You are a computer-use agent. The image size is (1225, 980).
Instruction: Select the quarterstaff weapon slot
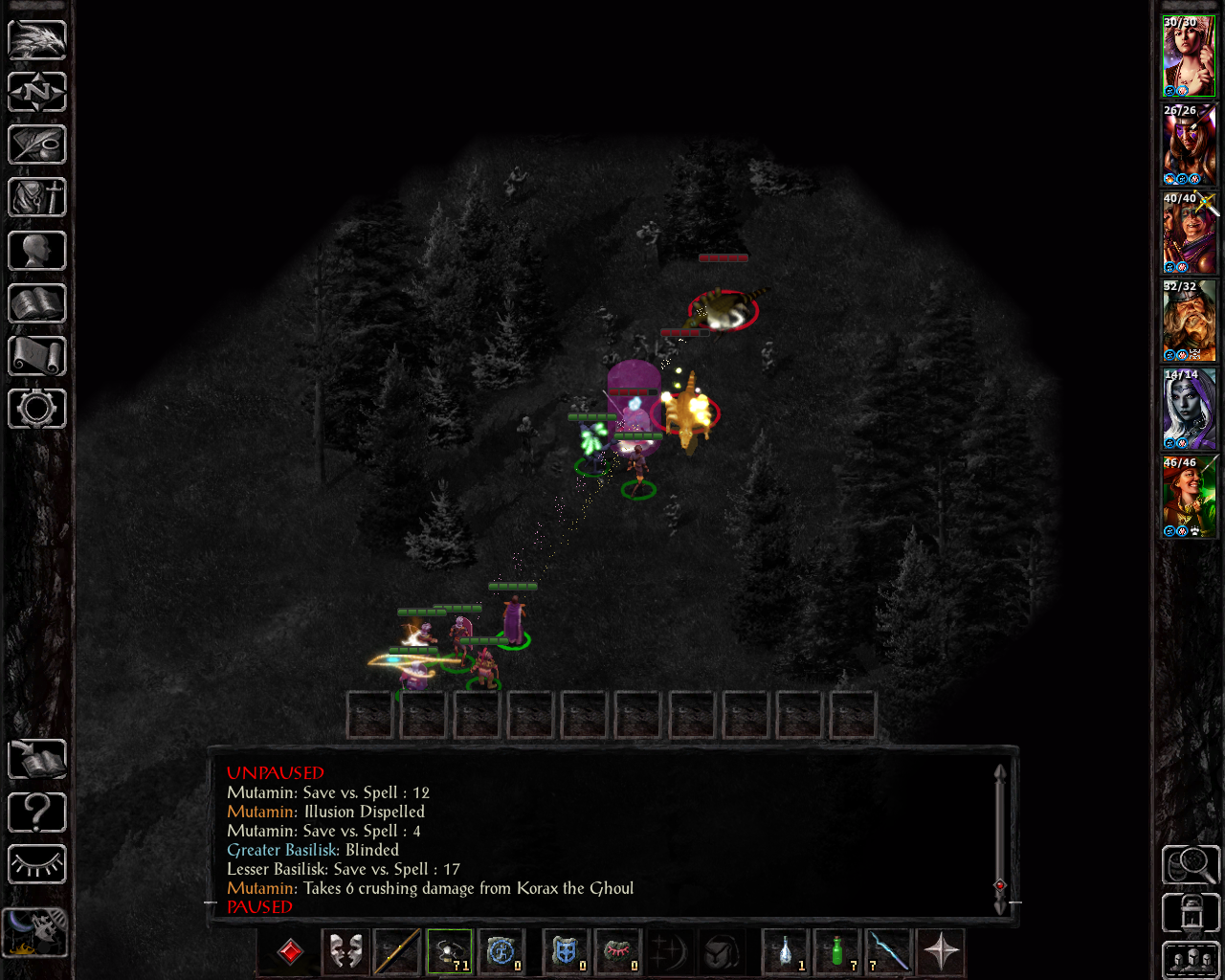[x=396, y=951]
